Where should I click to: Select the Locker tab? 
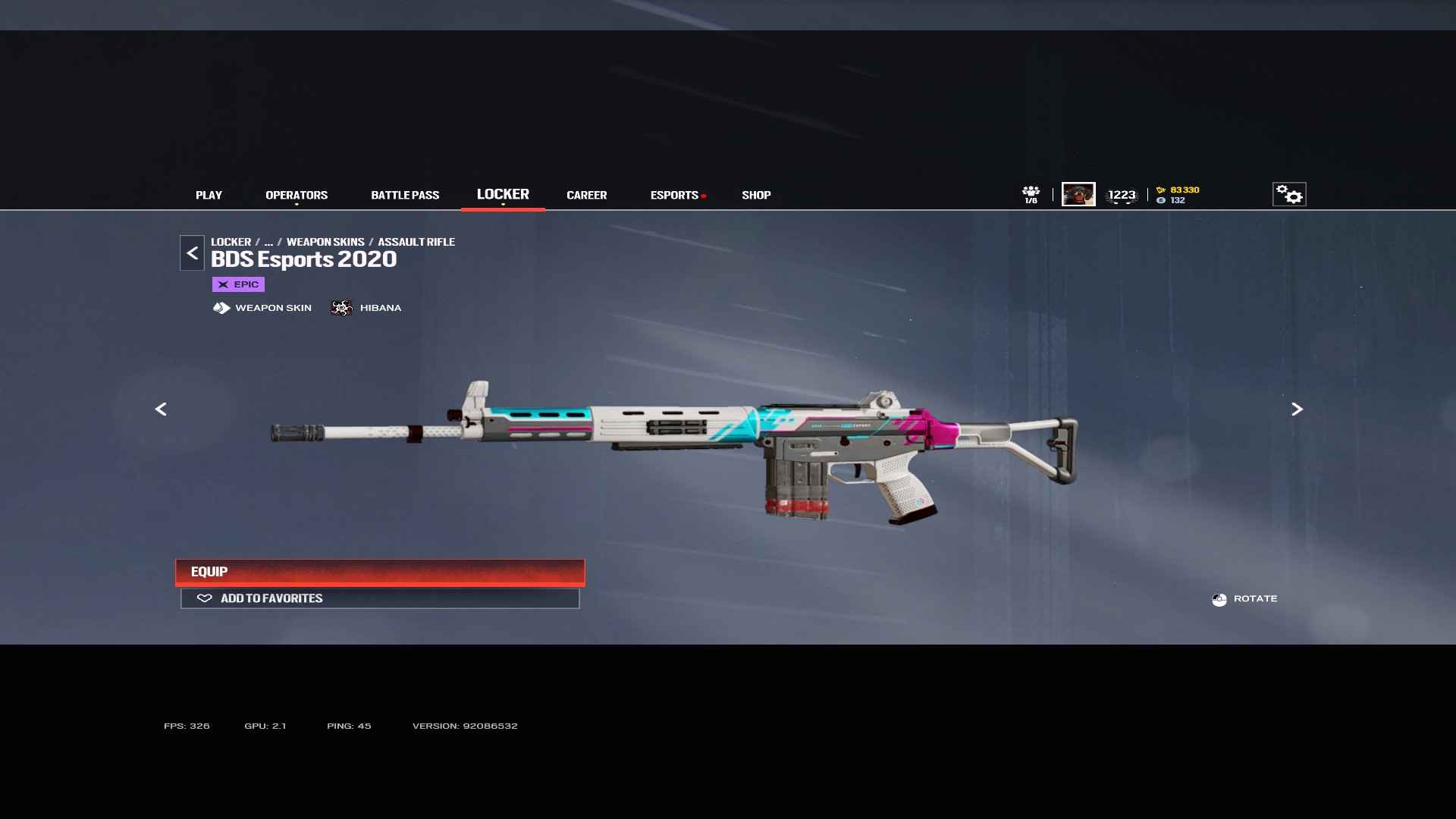click(503, 194)
